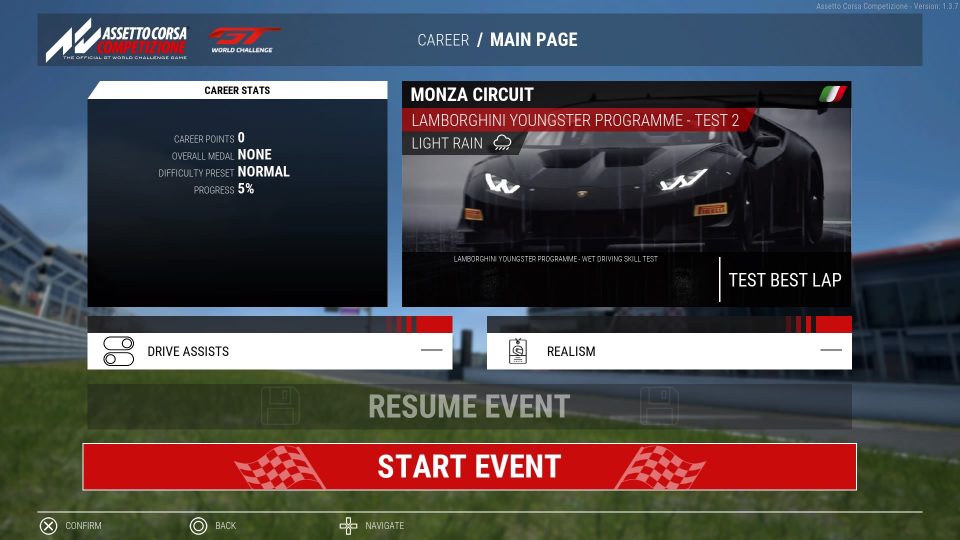Resume the saved event
960x540 pixels.
pos(469,407)
